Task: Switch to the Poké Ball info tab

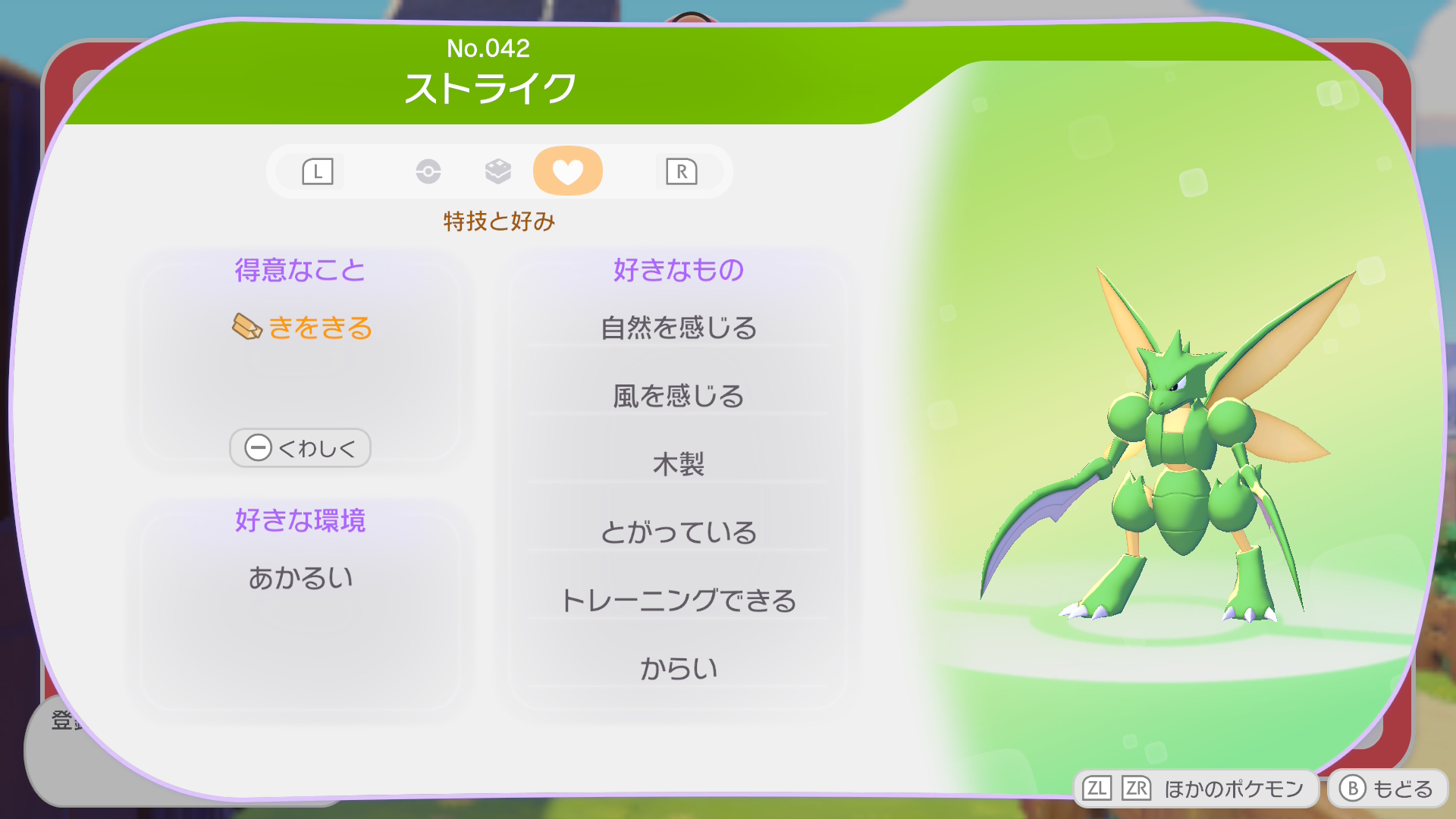Action: tap(428, 171)
